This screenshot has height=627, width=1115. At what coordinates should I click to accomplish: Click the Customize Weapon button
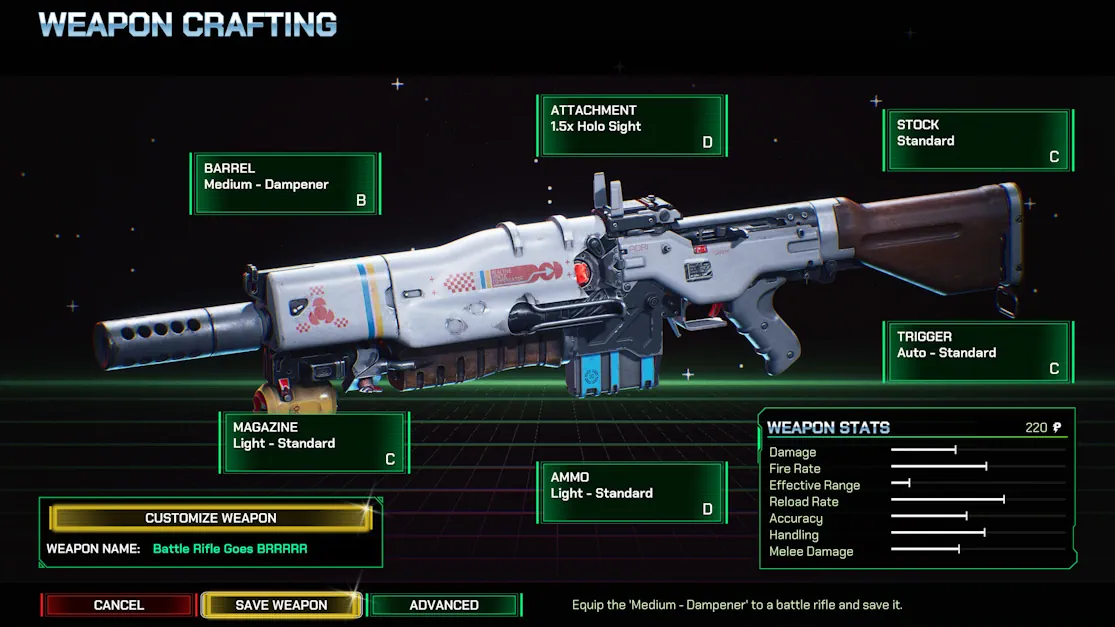[x=211, y=518]
